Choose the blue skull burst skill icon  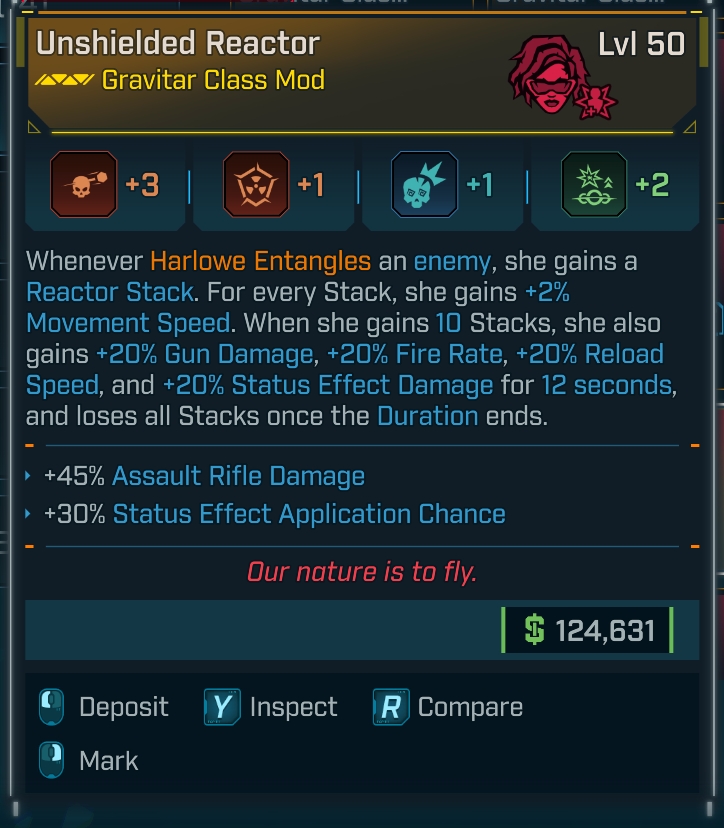(x=424, y=185)
